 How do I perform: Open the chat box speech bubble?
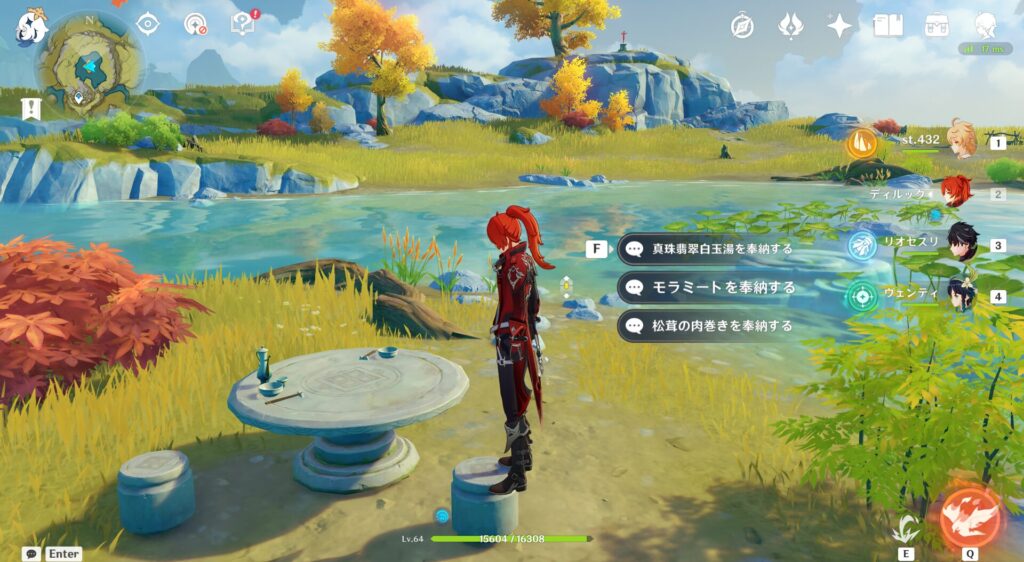tap(31, 553)
